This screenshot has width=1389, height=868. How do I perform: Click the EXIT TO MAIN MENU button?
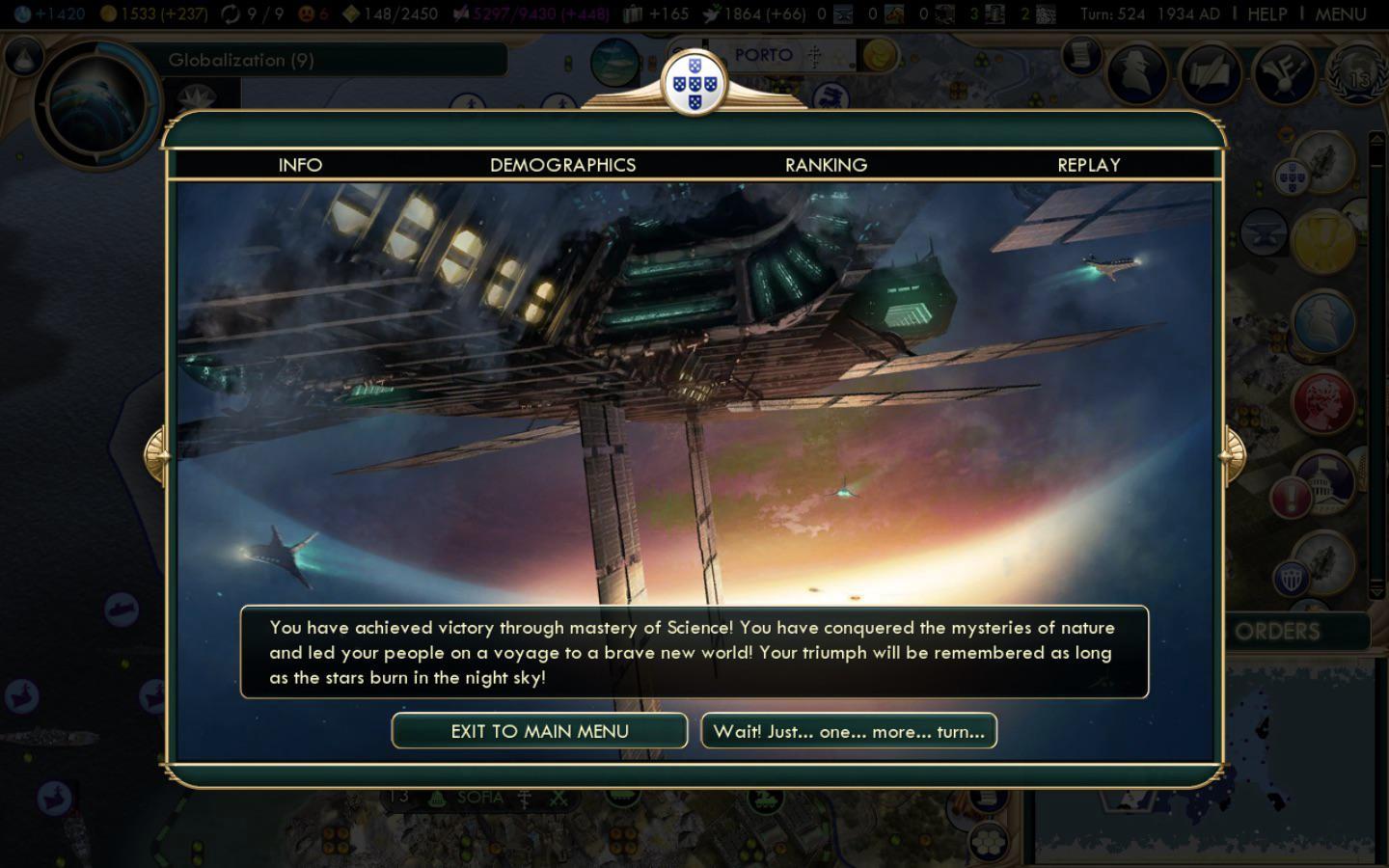coord(539,731)
